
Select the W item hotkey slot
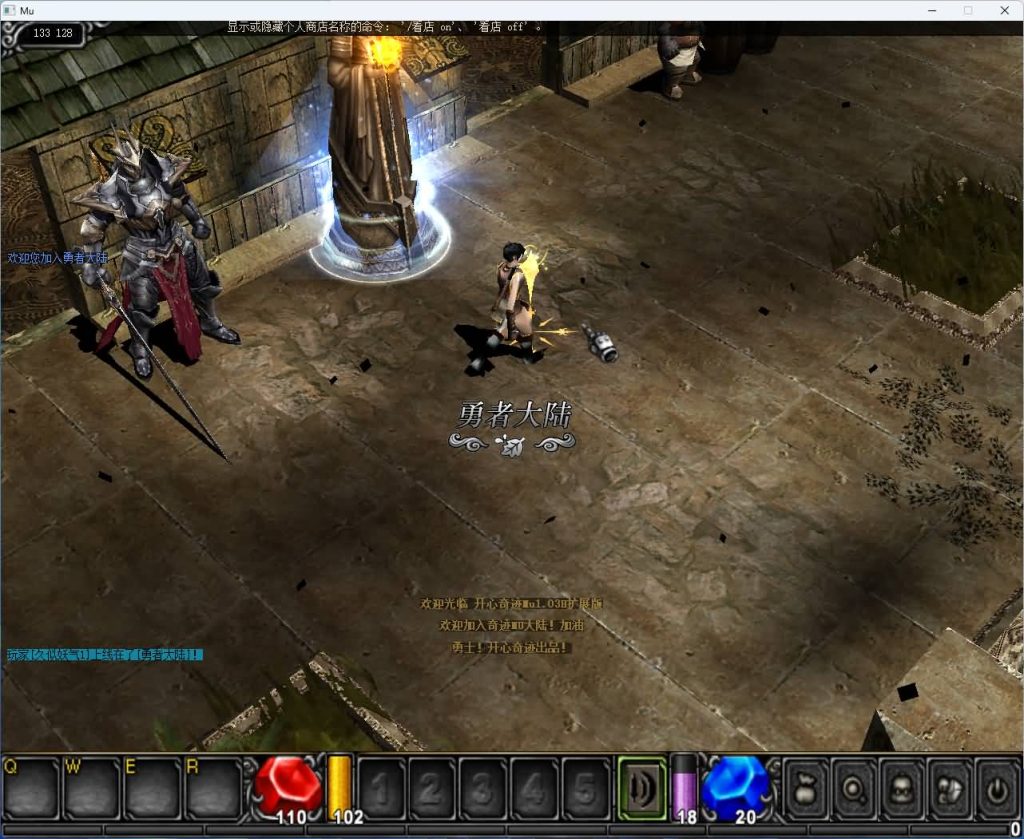pos(91,788)
